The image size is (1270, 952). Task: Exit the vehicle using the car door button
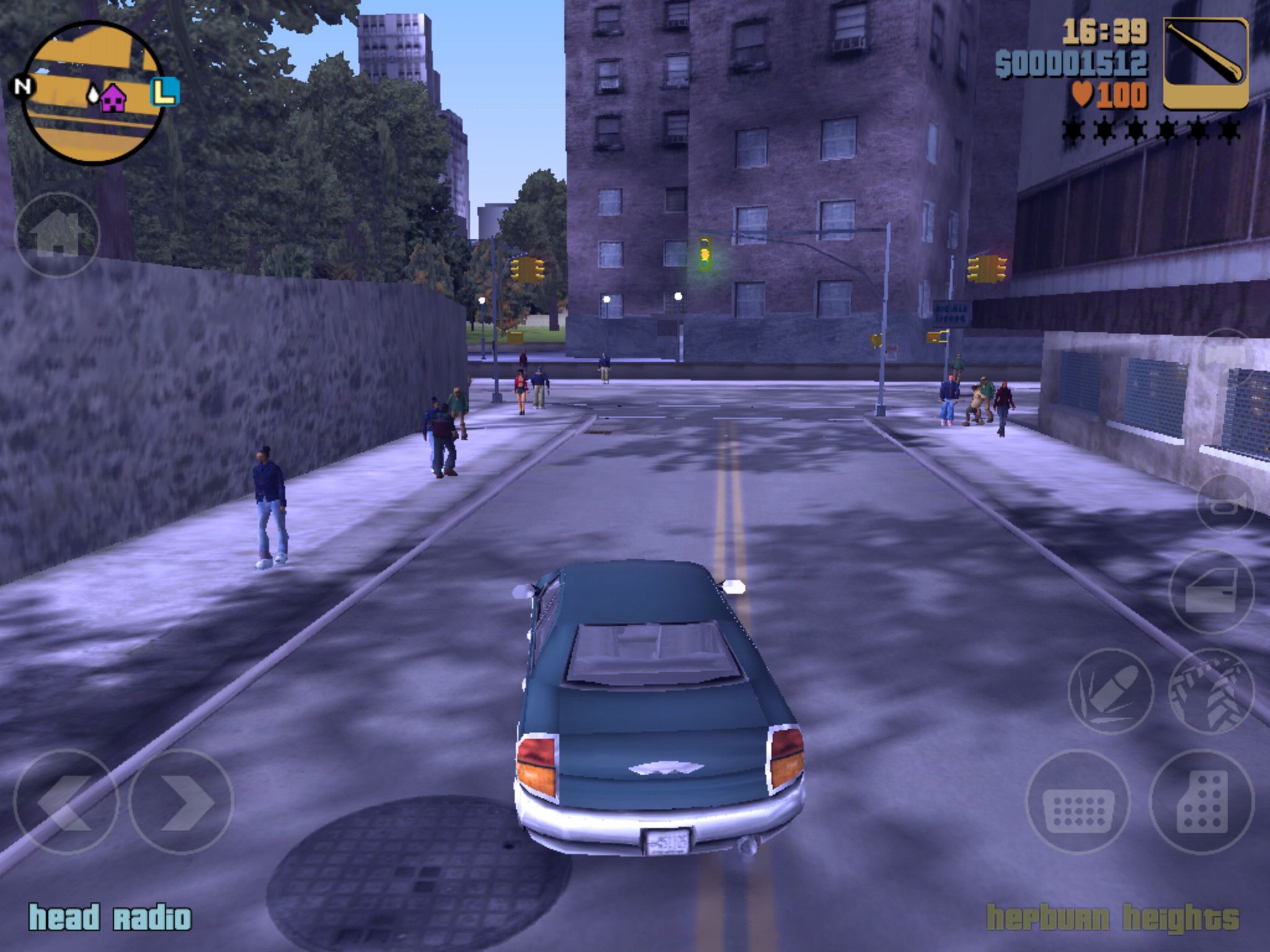click(x=1211, y=592)
